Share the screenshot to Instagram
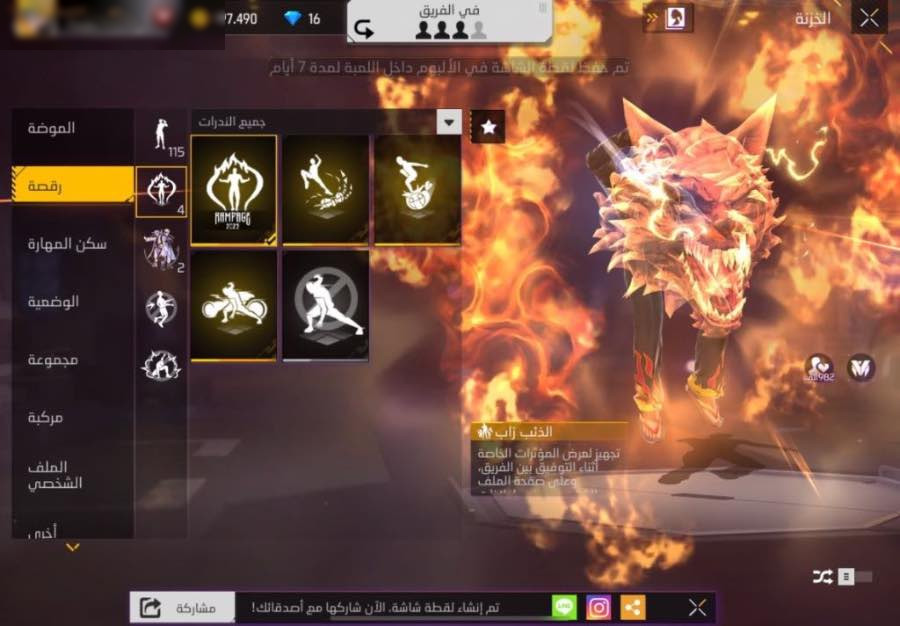This screenshot has width=900, height=626. (x=599, y=607)
